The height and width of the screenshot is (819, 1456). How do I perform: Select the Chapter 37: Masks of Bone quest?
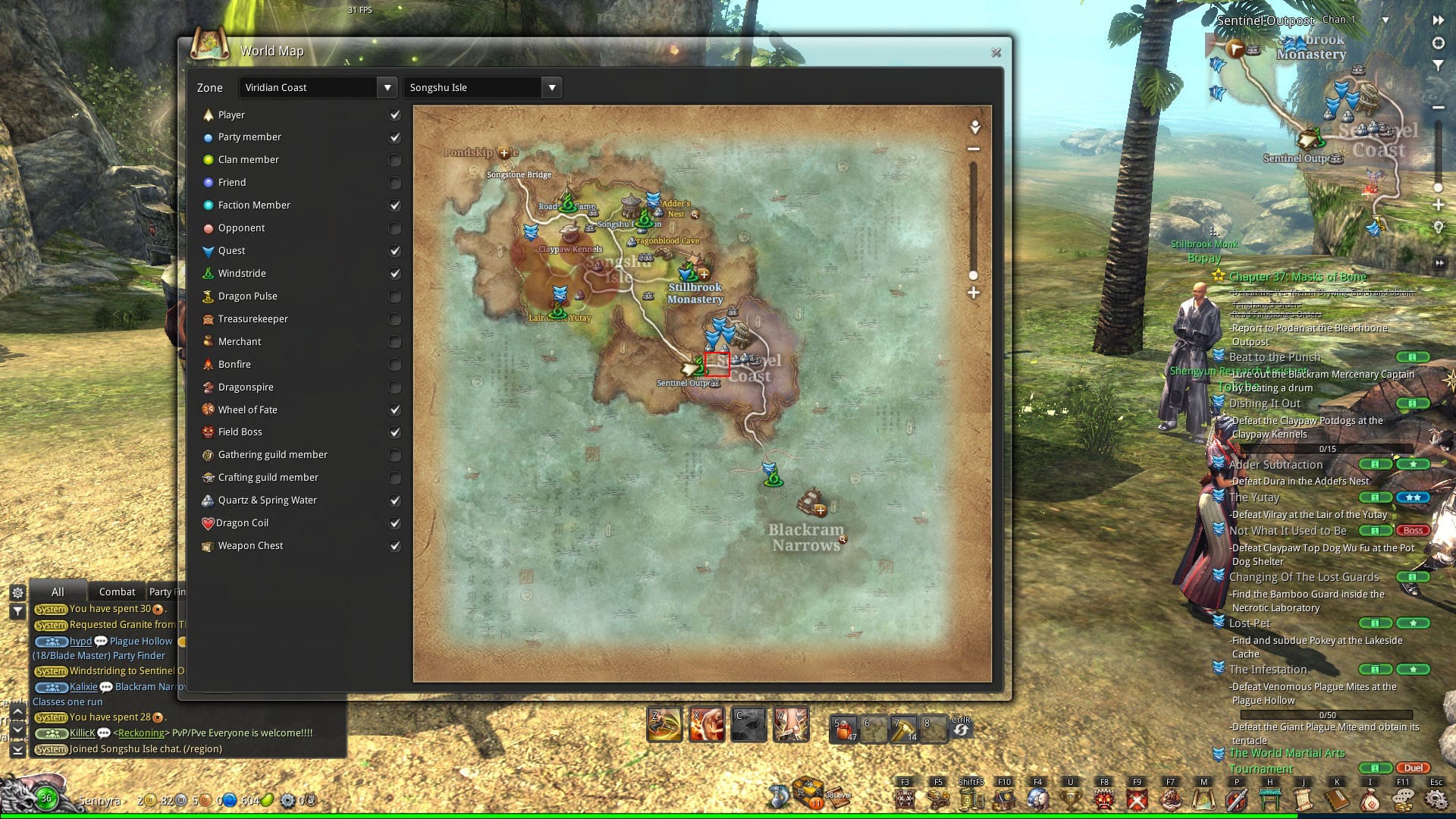click(1297, 277)
